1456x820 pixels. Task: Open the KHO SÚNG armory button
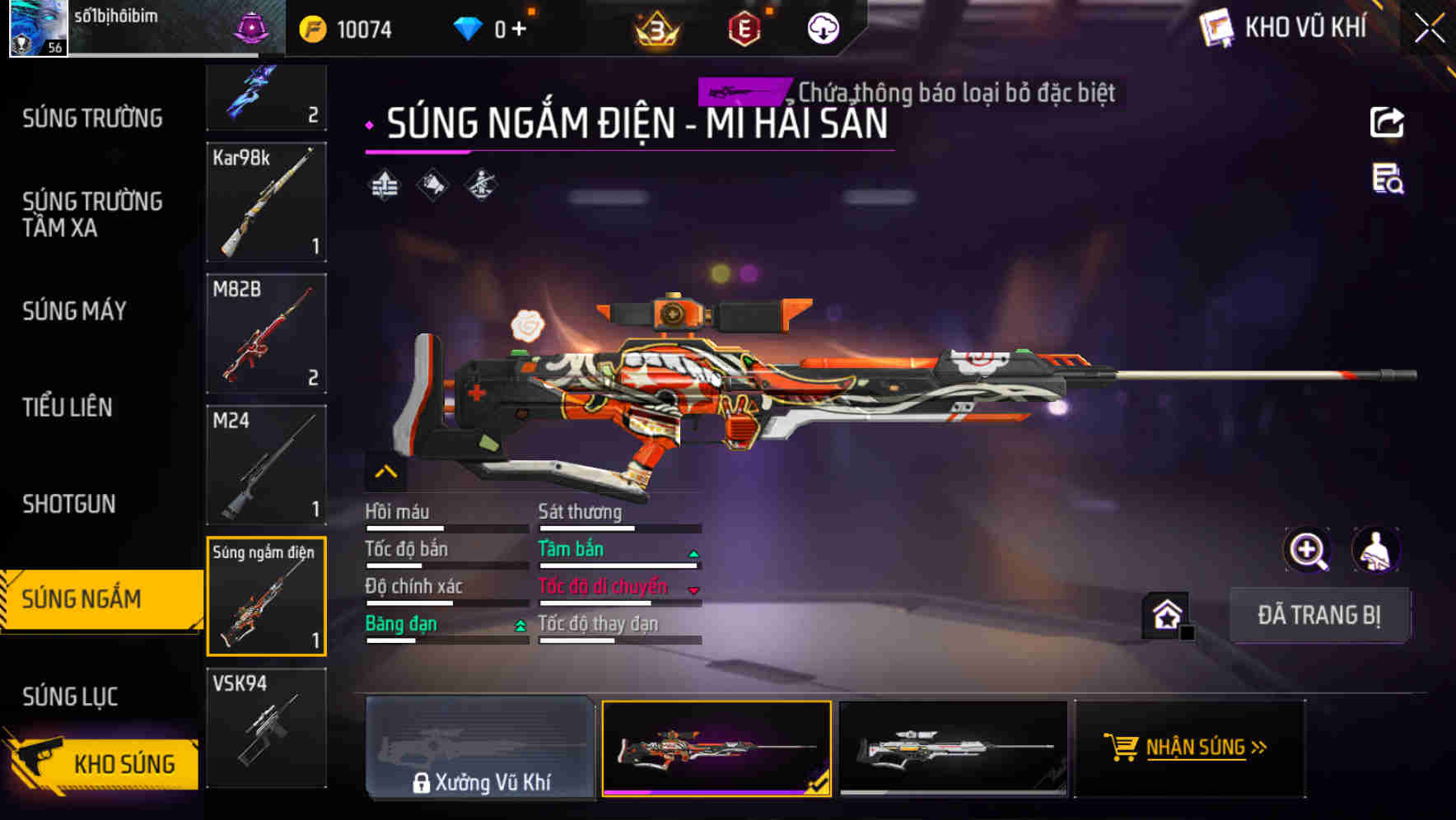point(103,763)
